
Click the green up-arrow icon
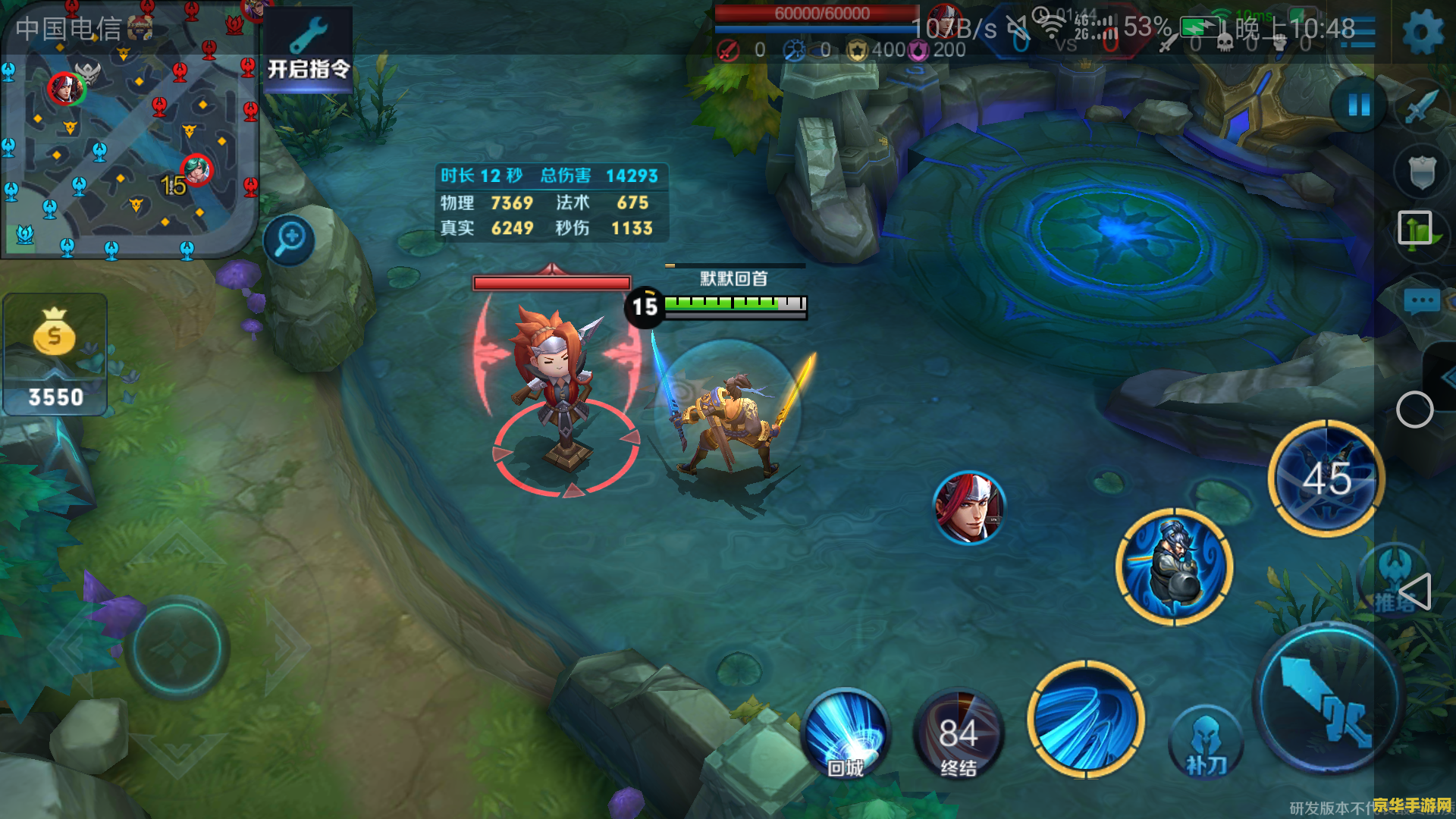pos(1415,229)
